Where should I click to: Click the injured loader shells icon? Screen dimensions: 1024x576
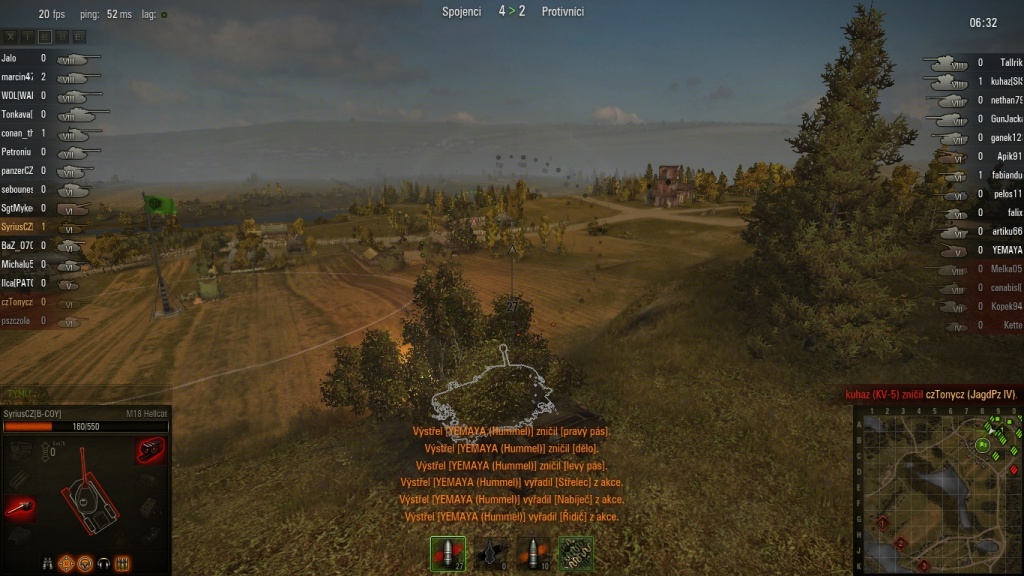[x=122, y=563]
